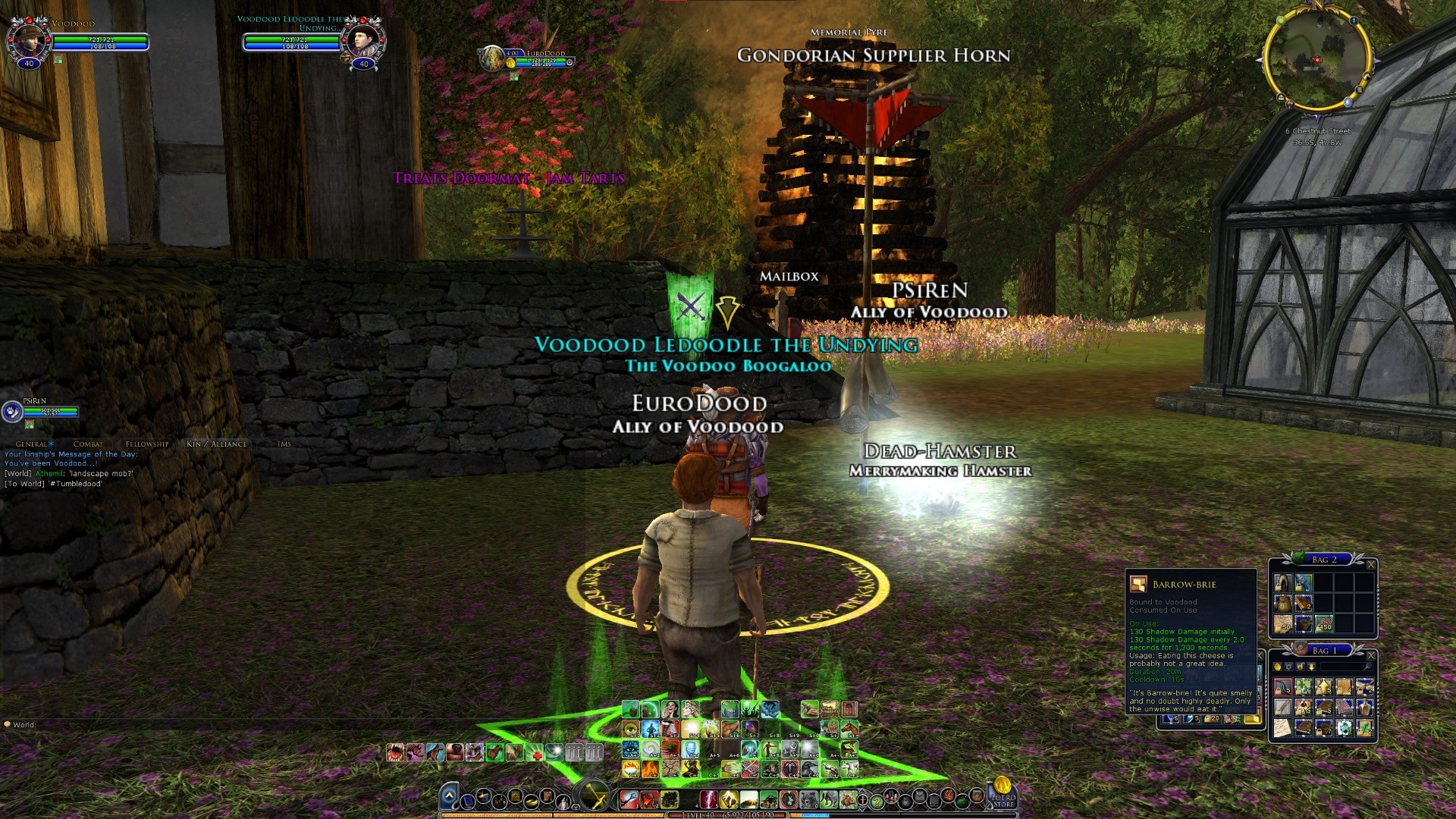The height and width of the screenshot is (819, 1456).
Task: Activate the red lightning skill in slot 5
Action: click(x=707, y=799)
